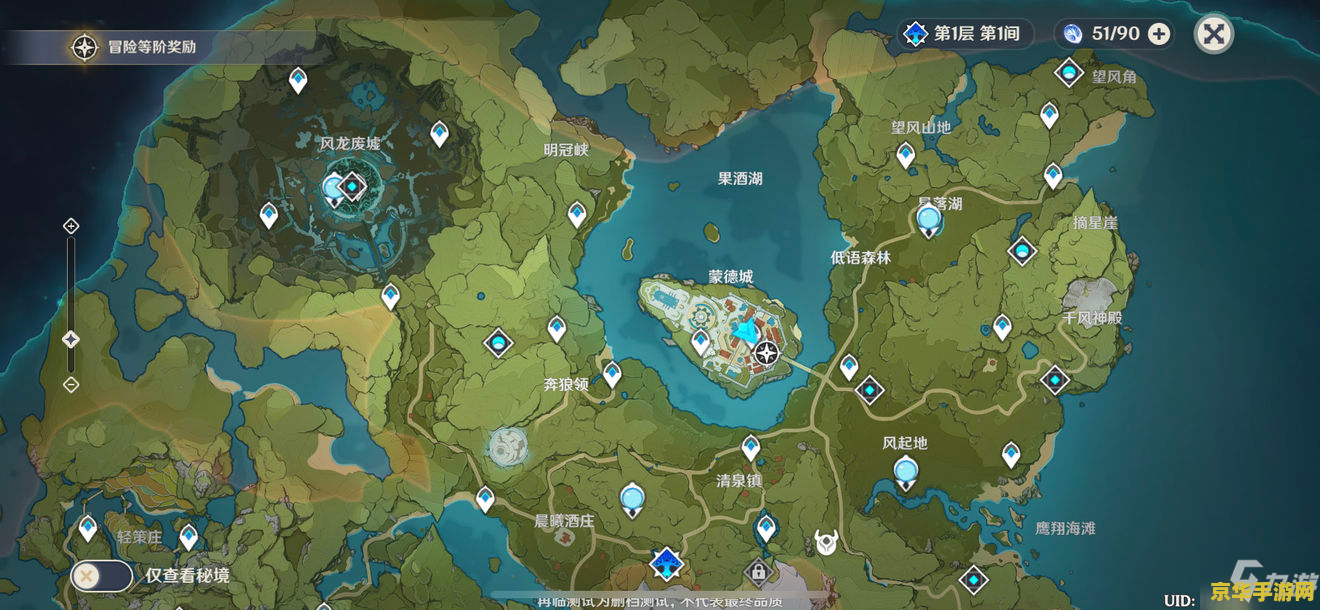The image size is (1320, 610).
Task: Choose the horned mask boss marker
Action: (x=826, y=542)
